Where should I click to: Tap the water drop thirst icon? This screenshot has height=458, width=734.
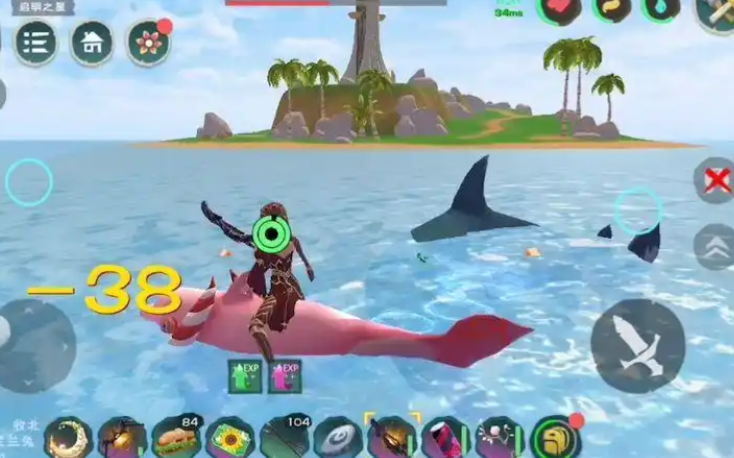[x=661, y=9]
